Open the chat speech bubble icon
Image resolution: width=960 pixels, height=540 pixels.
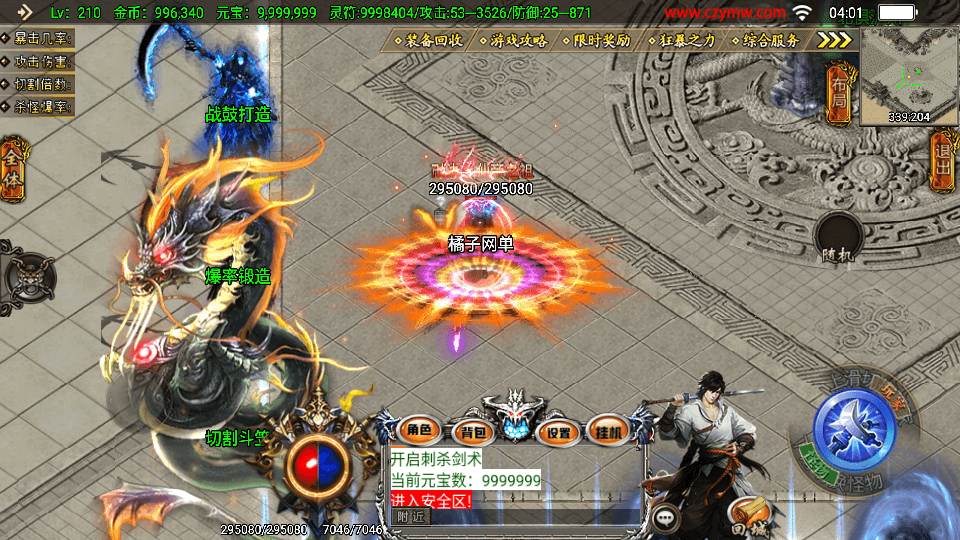(x=666, y=518)
